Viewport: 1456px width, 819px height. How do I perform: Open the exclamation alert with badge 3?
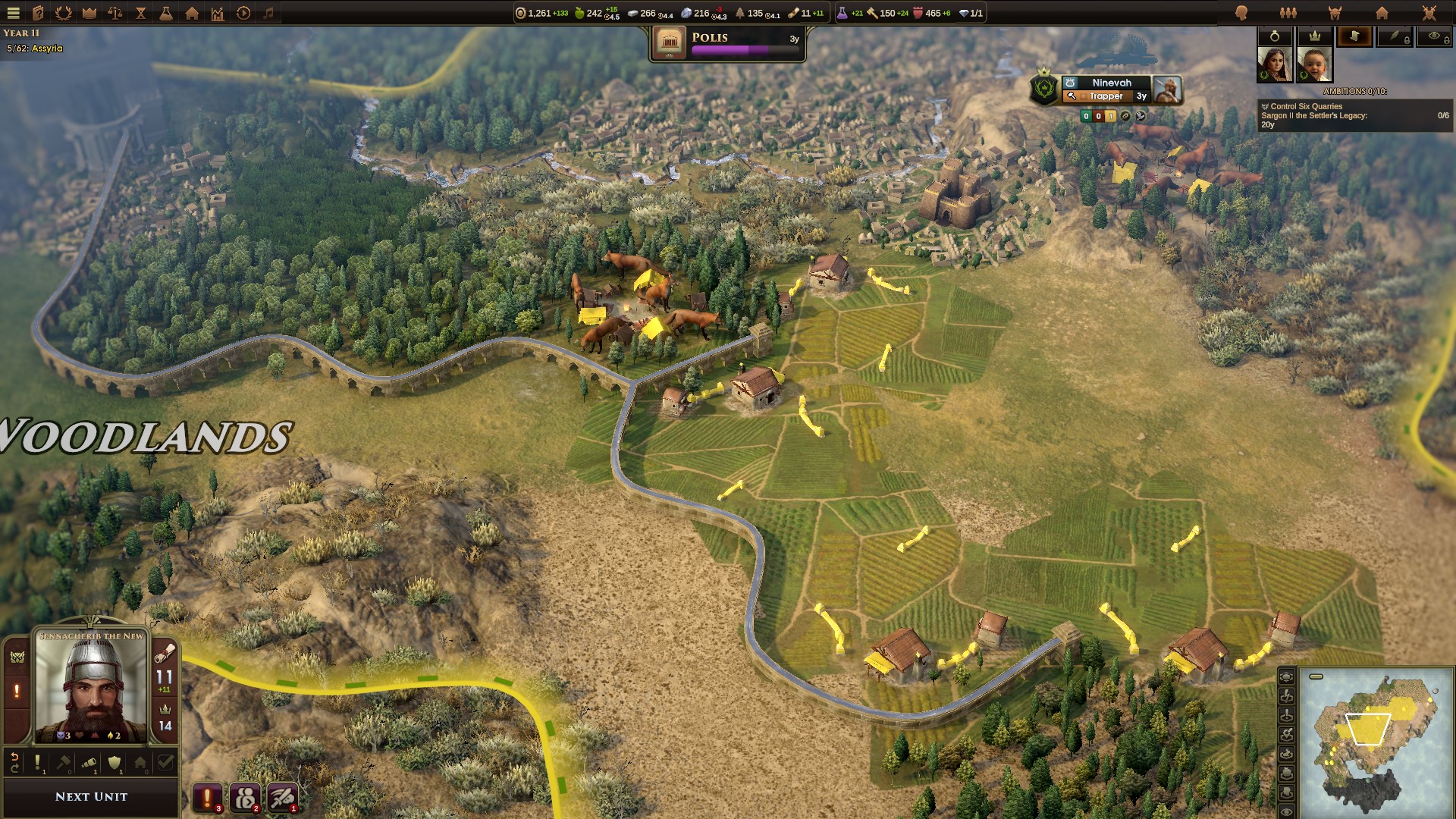(206, 798)
